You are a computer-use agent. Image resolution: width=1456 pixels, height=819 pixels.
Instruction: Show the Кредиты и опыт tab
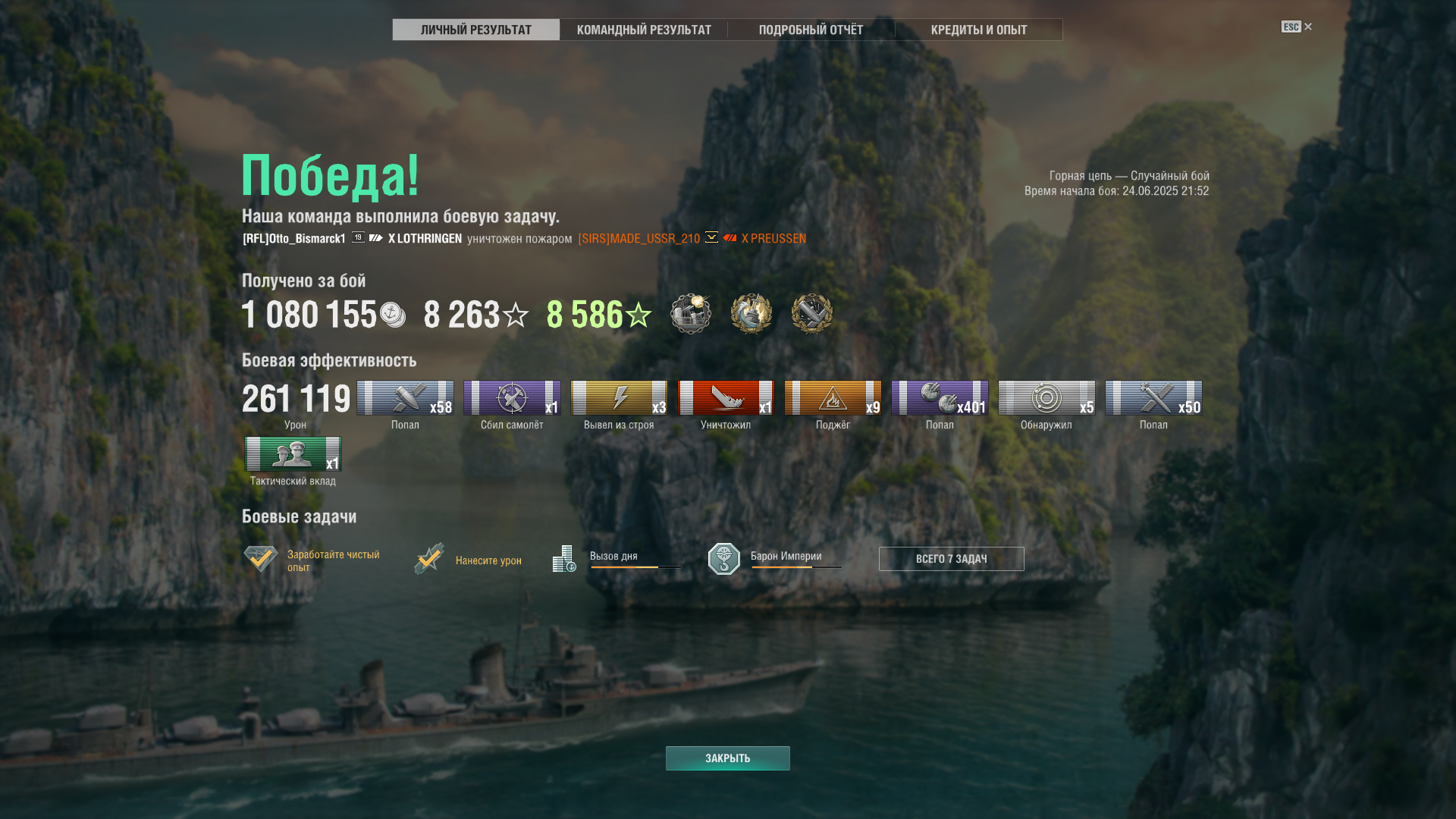coord(978,30)
